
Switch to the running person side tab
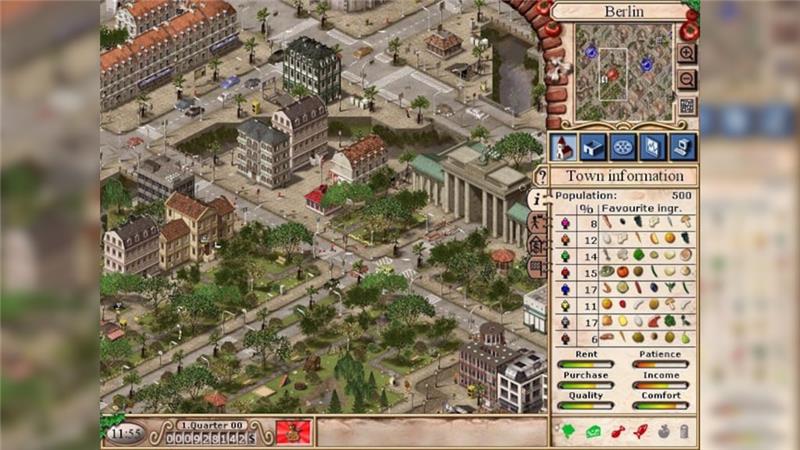tap(539, 222)
